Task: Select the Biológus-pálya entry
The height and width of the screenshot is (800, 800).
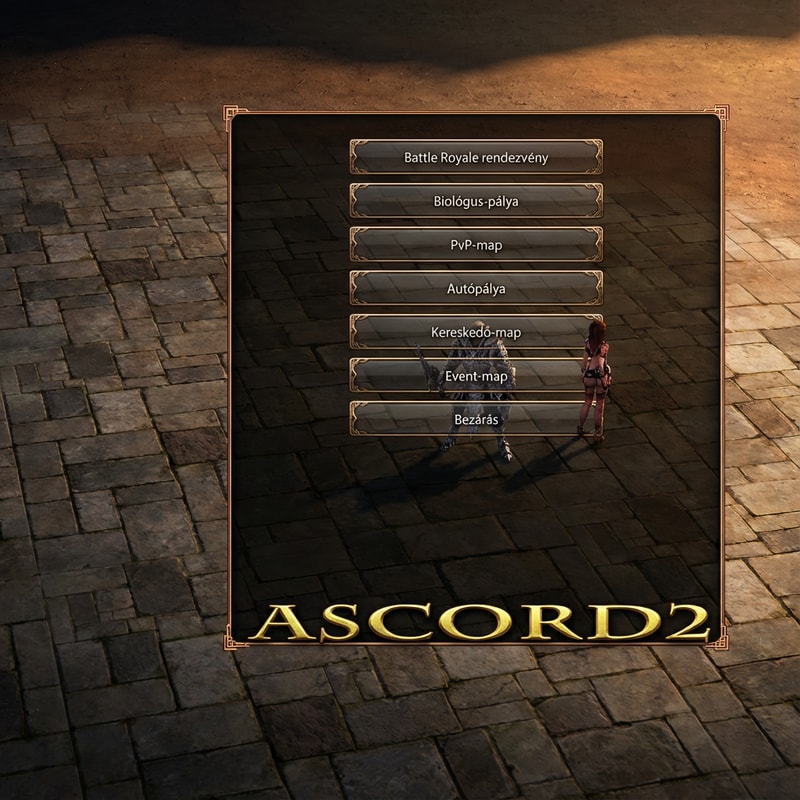Action: [x=476, y=201]
